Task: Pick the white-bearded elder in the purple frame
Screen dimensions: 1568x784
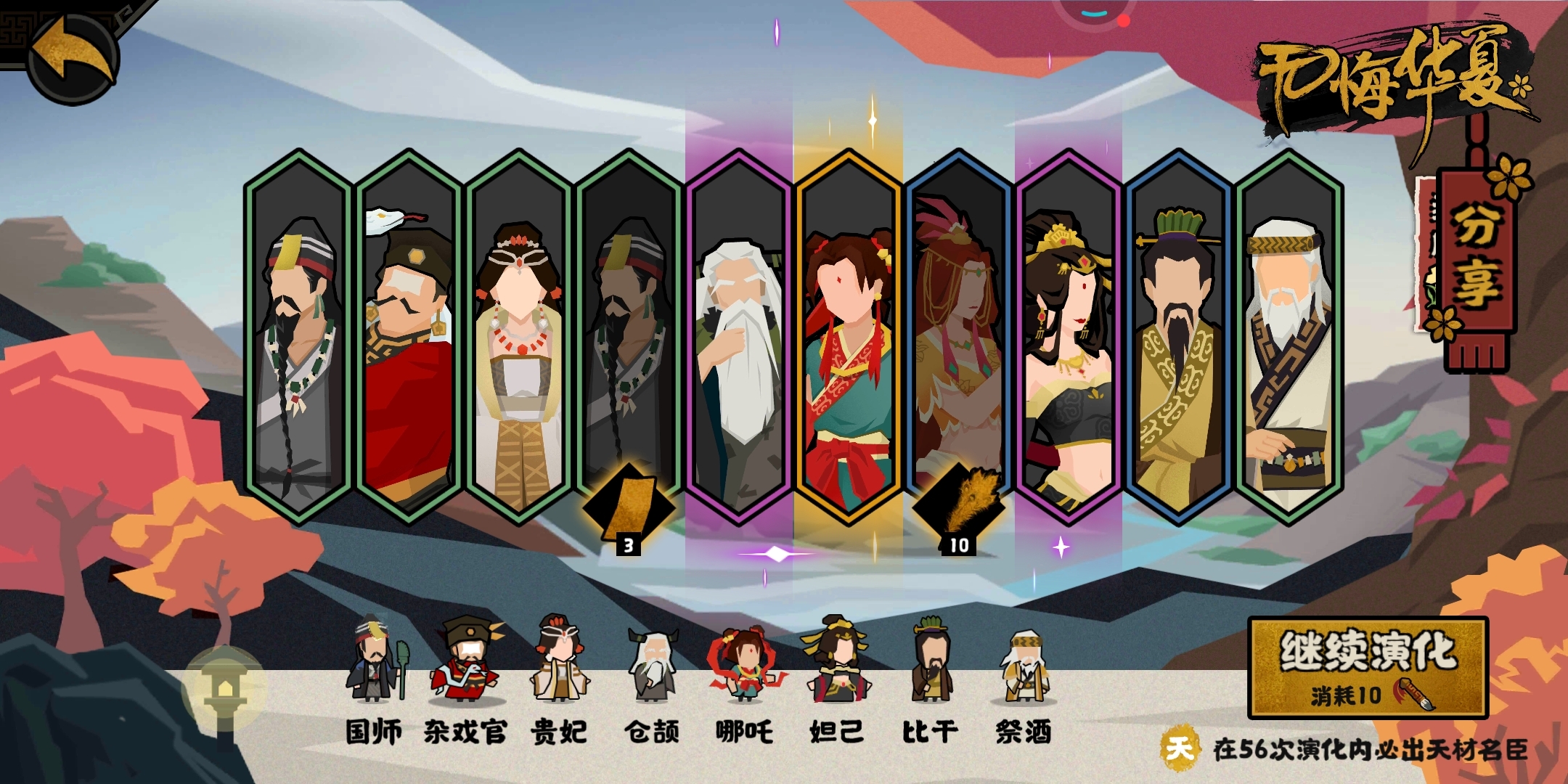Action: [738, 336]
